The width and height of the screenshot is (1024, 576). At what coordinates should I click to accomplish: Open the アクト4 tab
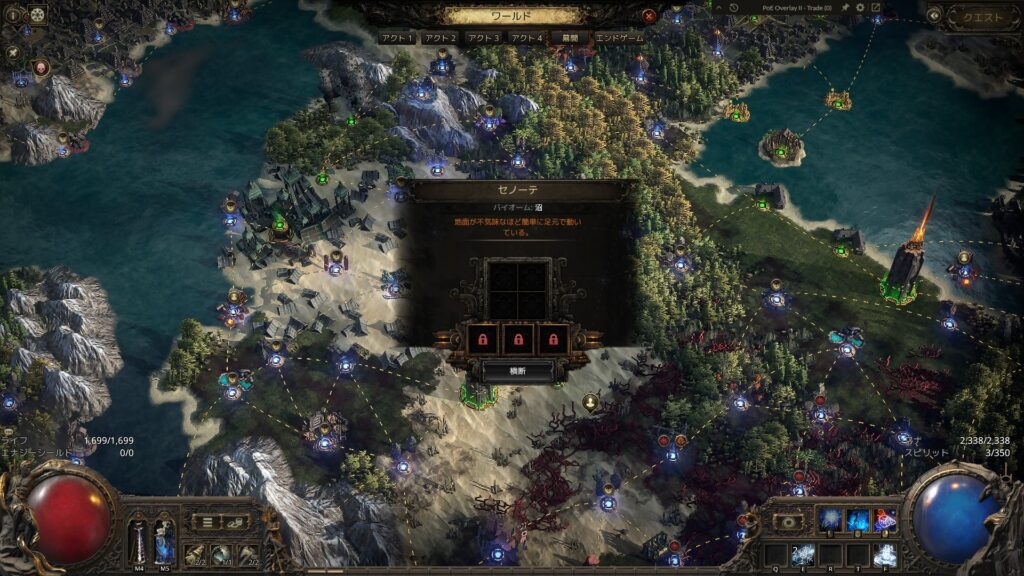click(x=526, y=38)
